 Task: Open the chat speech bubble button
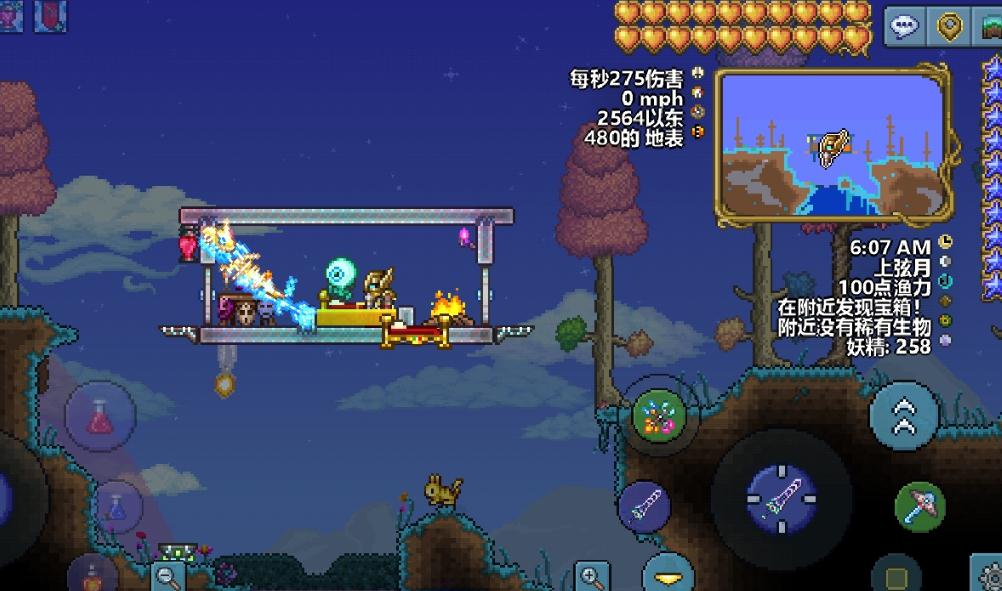tap(904, 26)
